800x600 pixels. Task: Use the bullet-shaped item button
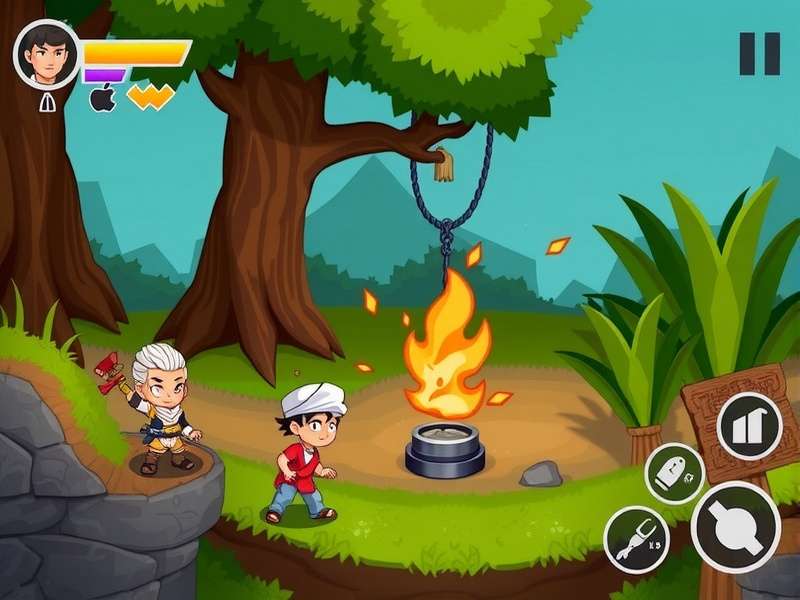[x=674, y=473]
